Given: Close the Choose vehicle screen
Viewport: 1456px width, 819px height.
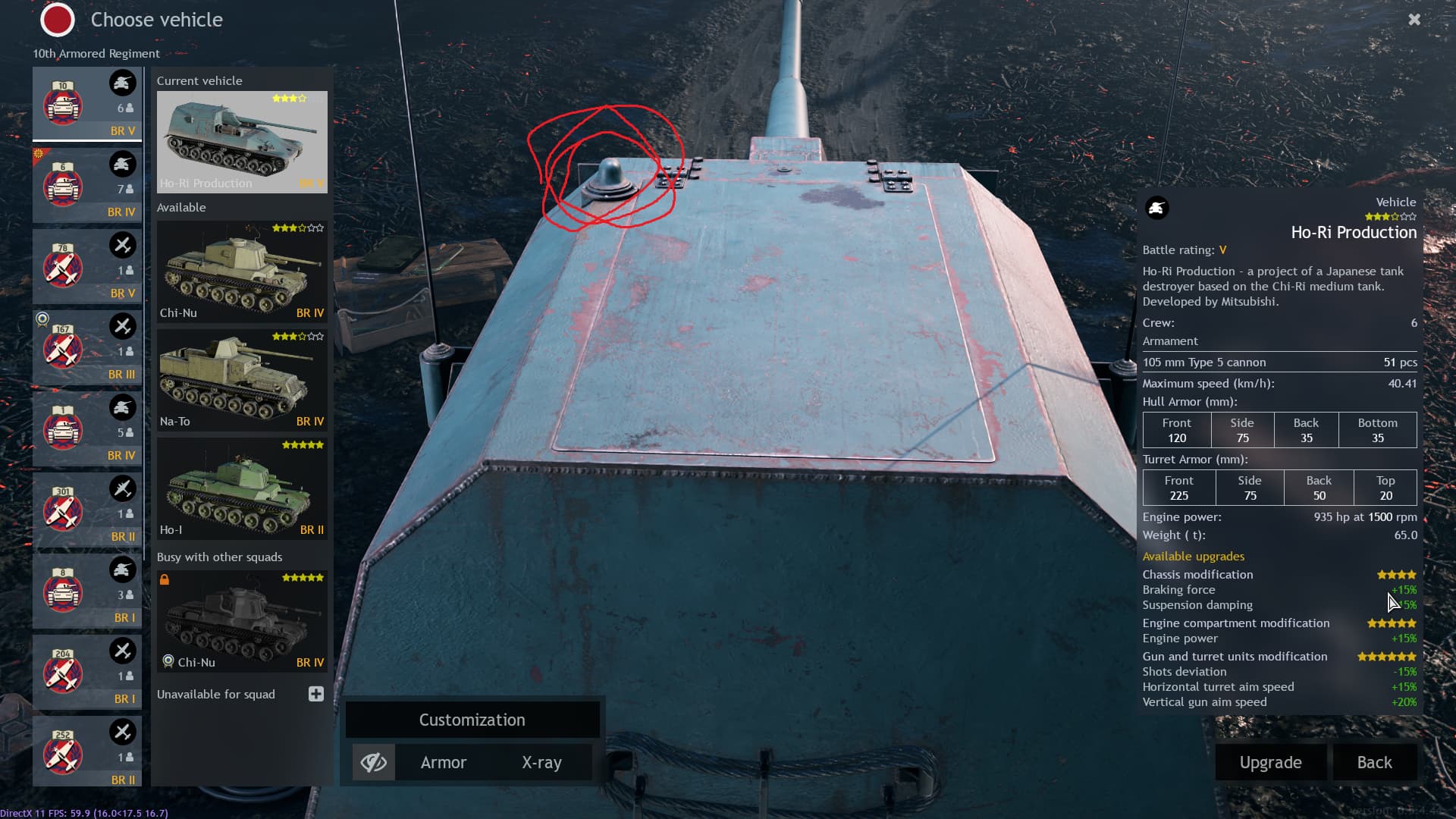Looking at the screenshot, I should pyautogui.click(x=1414, y=20).
